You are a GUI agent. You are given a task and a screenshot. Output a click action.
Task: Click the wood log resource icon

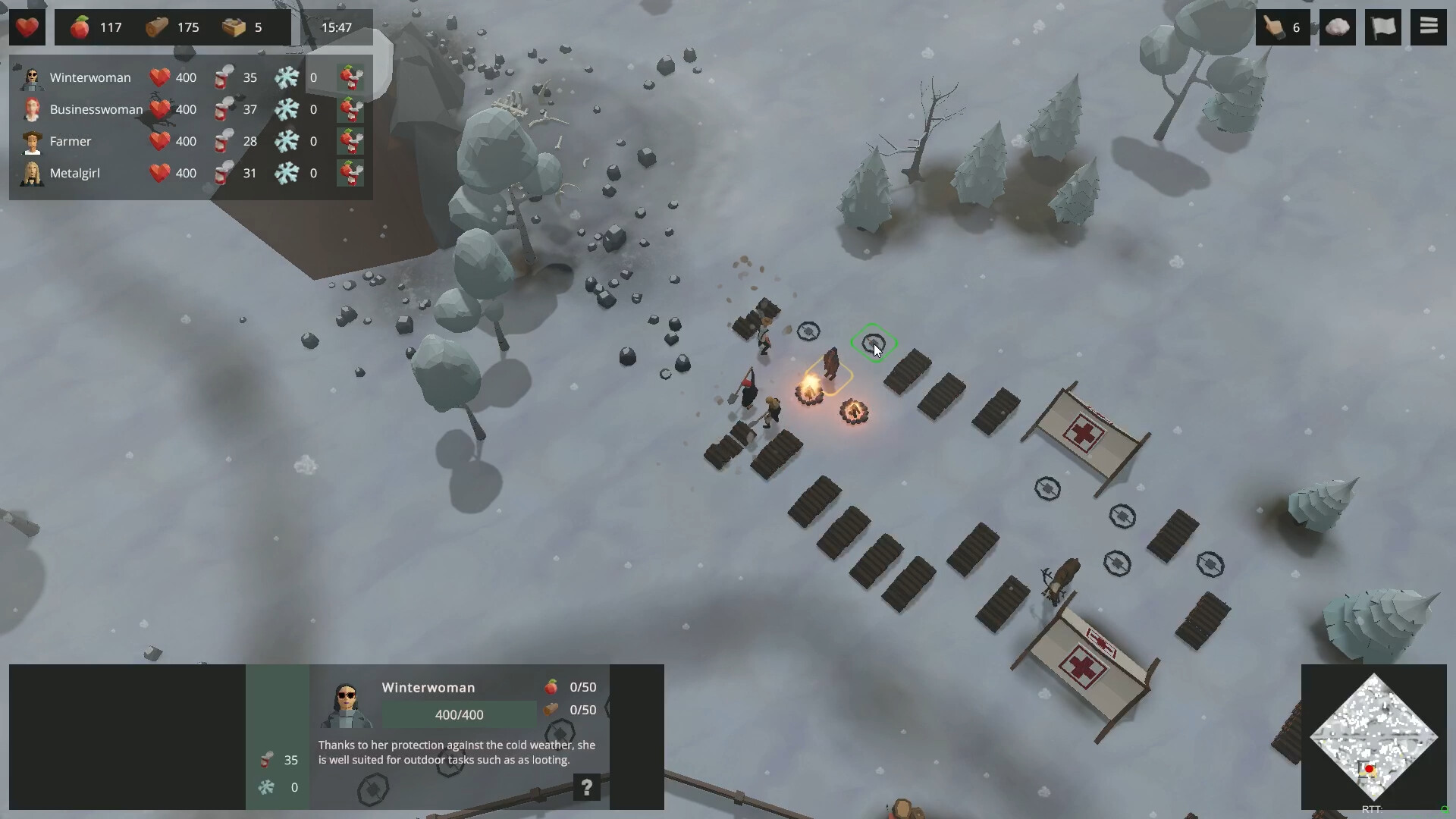(155, 27)
